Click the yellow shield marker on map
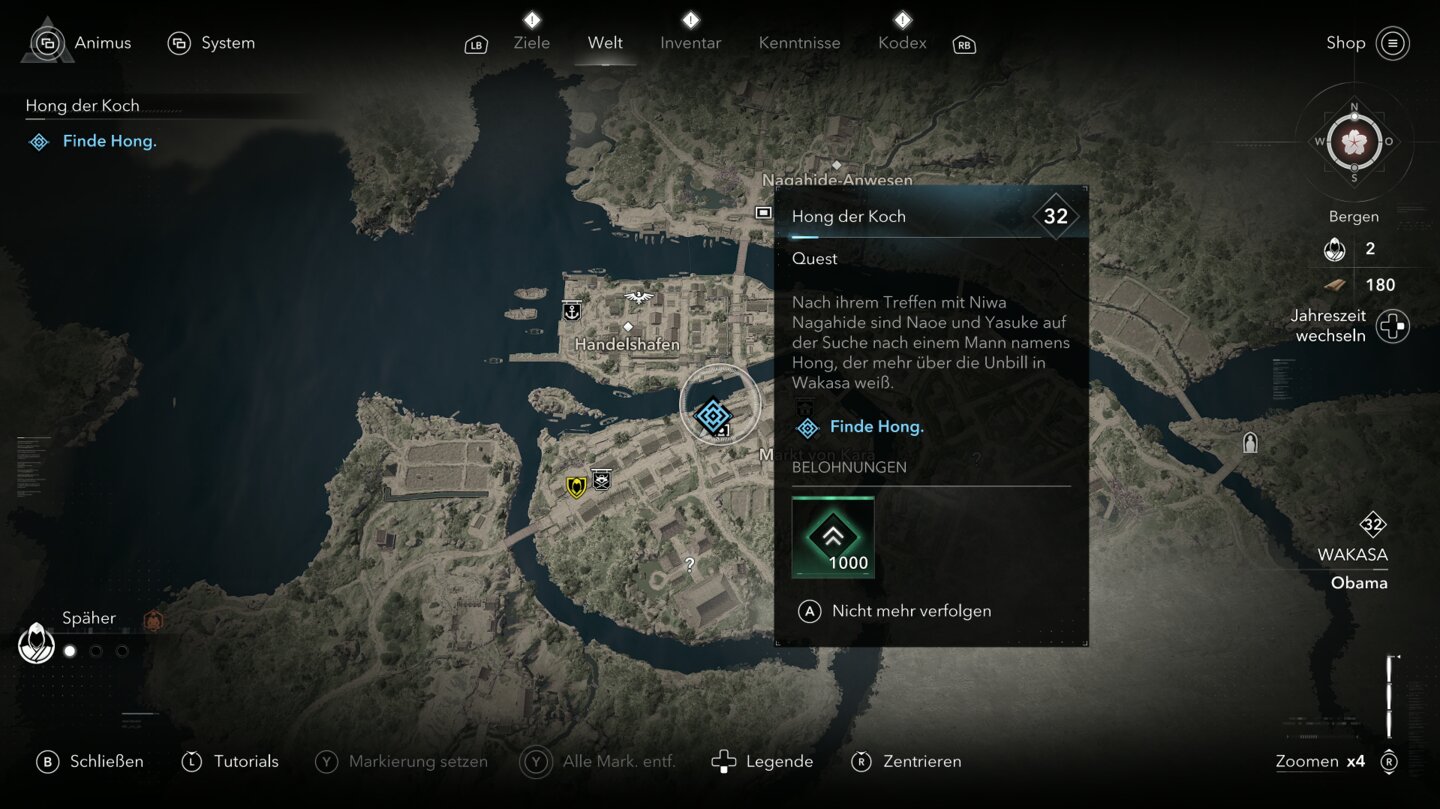Image resolution: width=1440 pixels, height=809 pixels. (x=576, y=486)
